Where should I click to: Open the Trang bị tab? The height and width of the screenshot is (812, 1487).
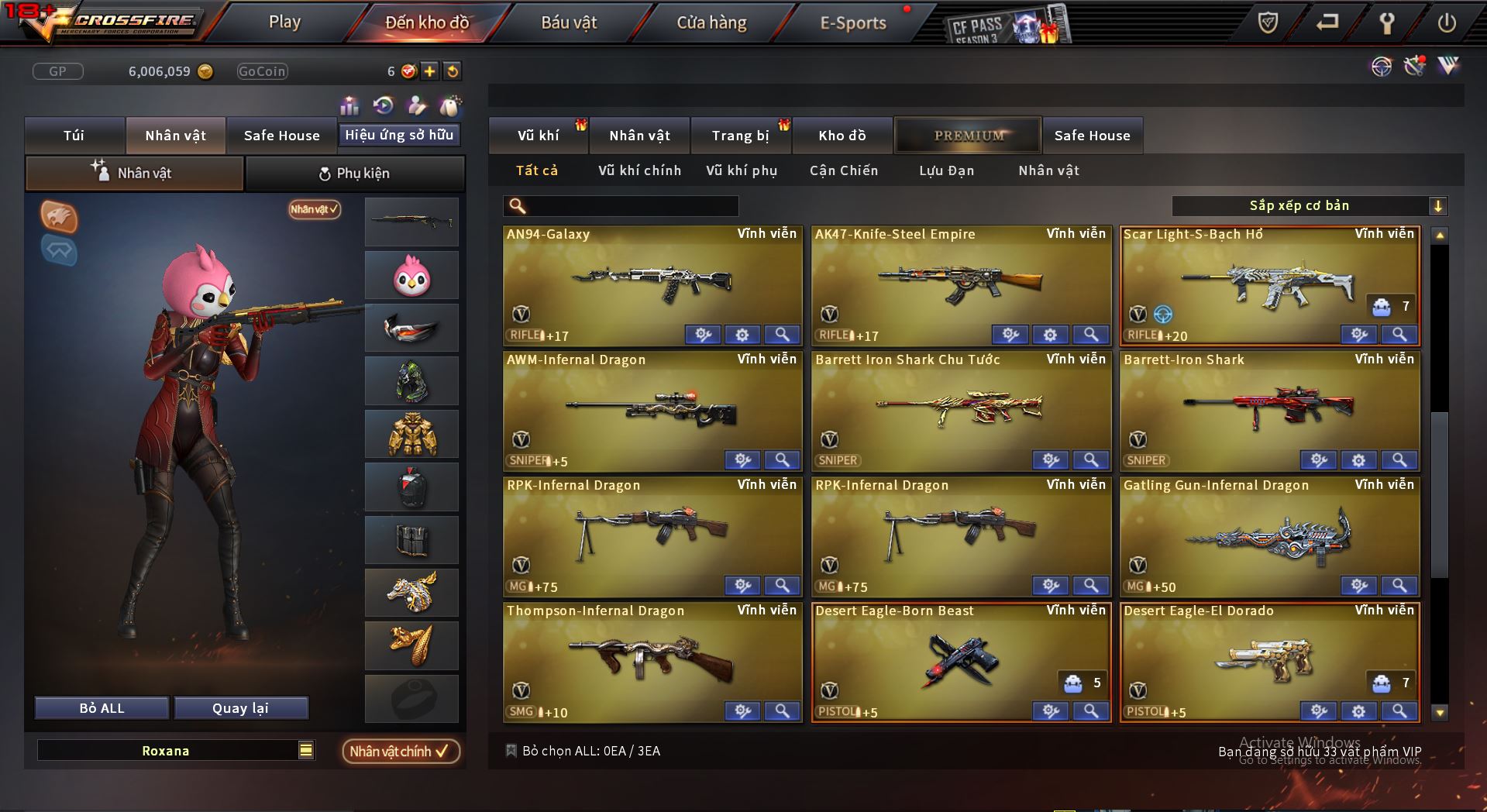(740, 136)
